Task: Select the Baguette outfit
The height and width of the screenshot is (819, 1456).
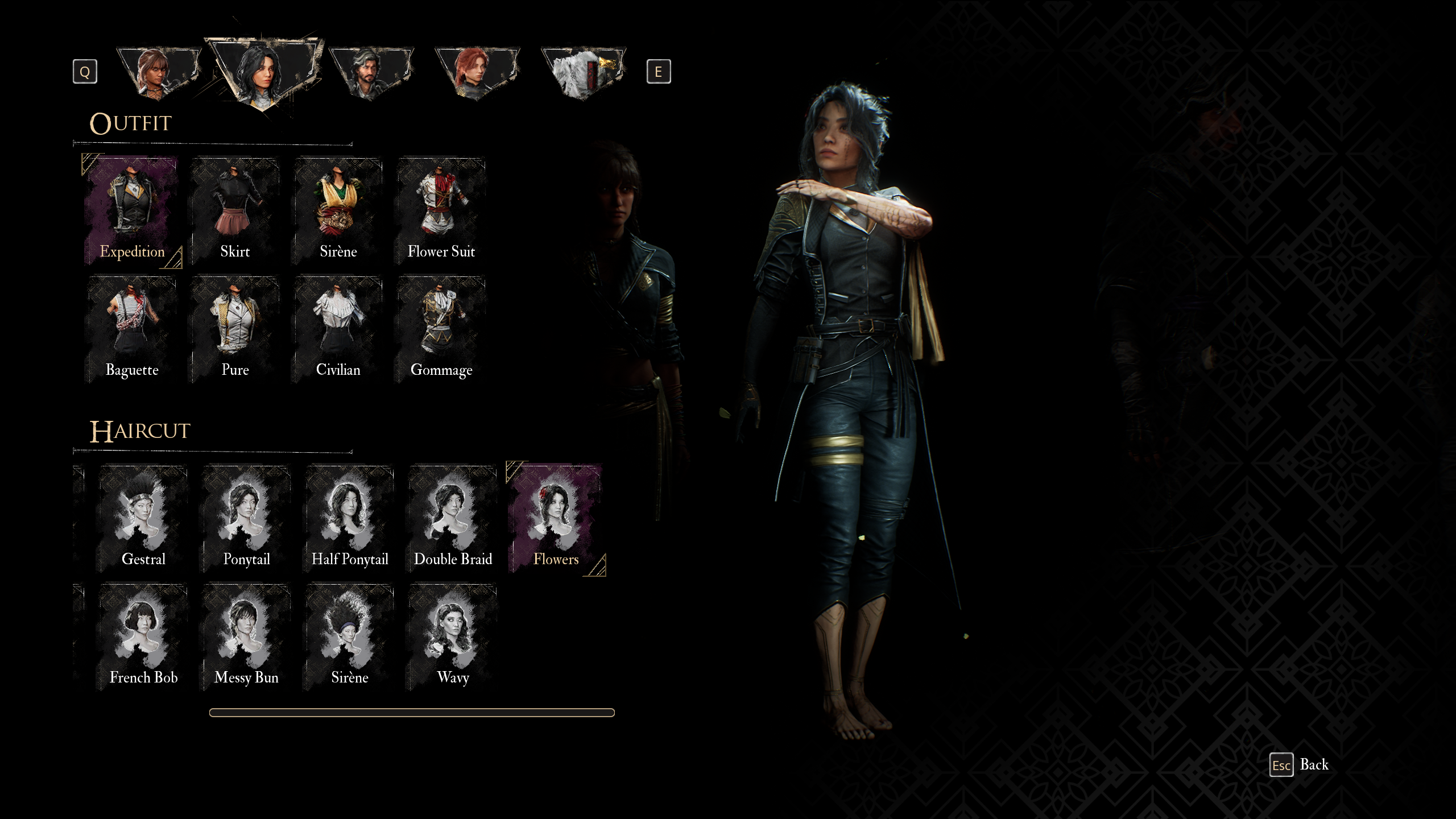Action: pos(132,329)
